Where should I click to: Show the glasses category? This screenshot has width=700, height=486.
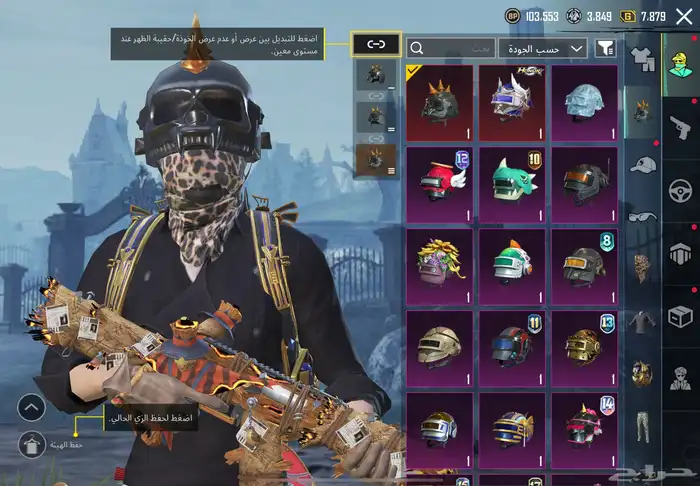click(x=642, y=216)
